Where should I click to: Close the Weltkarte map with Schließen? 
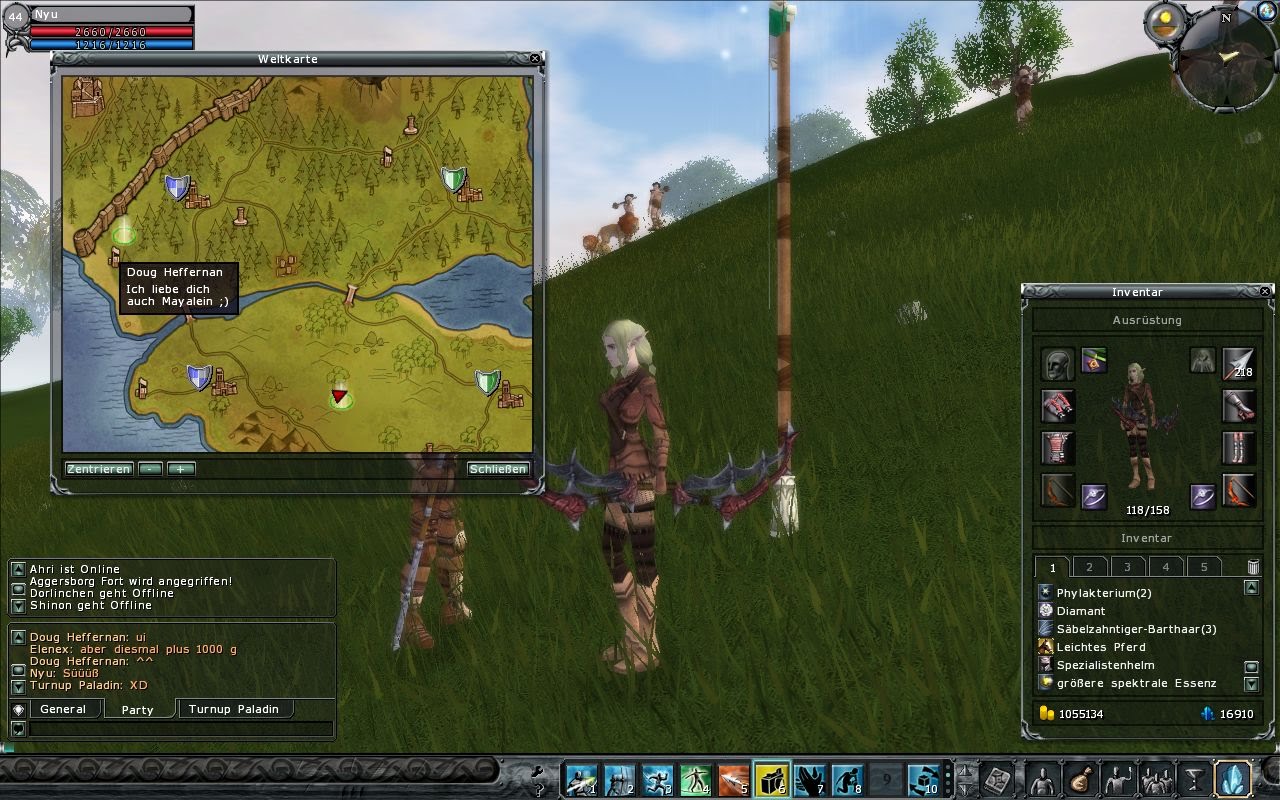[x=497, y=469]
